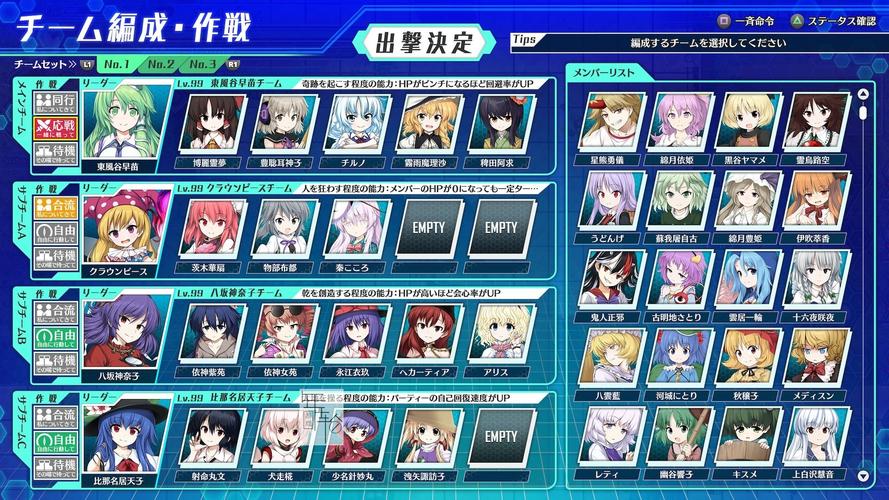The width and height of the screenshot is (889, 500).
Task: Confirm sortie with 出撃決定 button
Action: tap(421, 43)
